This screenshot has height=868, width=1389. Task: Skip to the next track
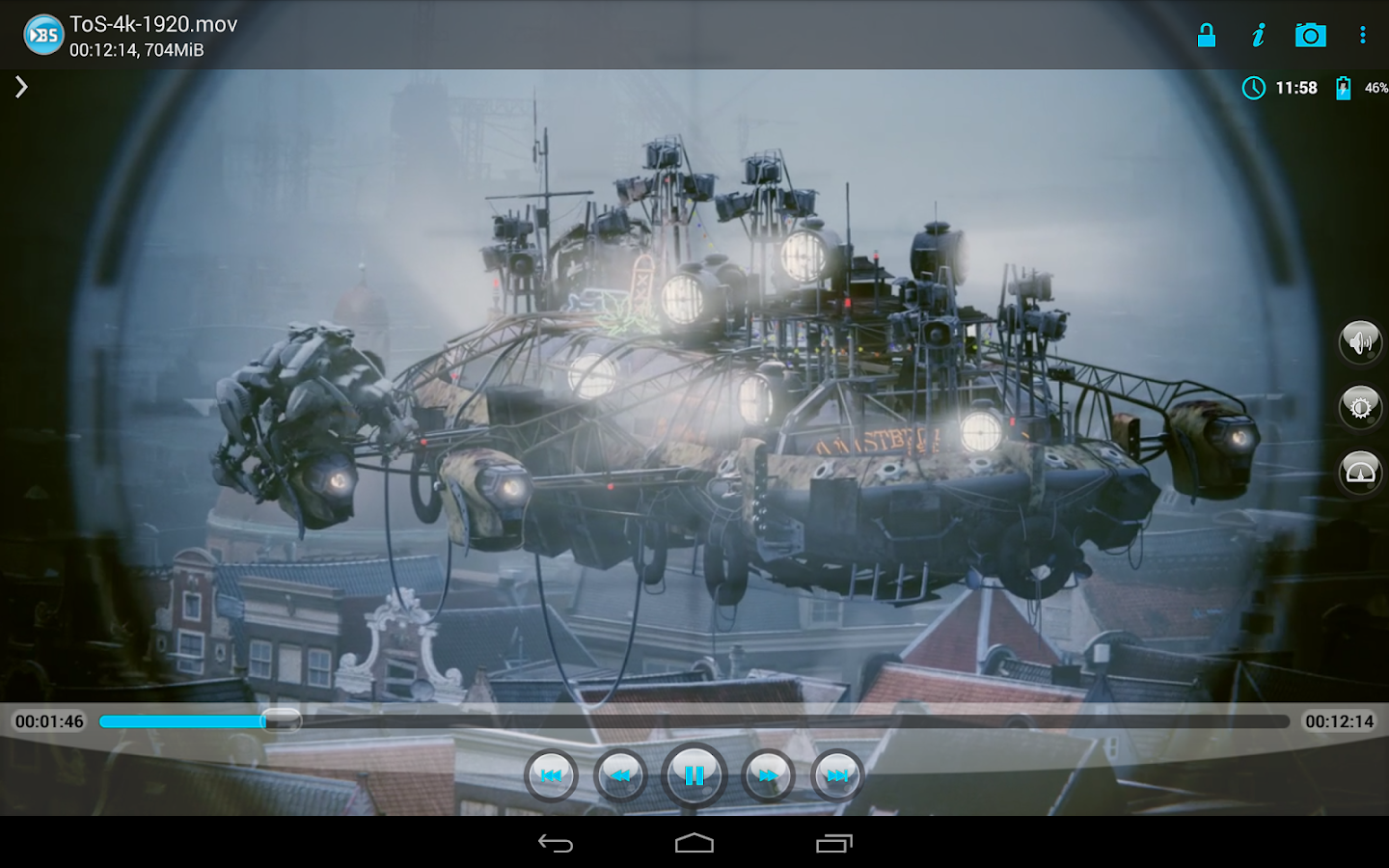[837, 774]
